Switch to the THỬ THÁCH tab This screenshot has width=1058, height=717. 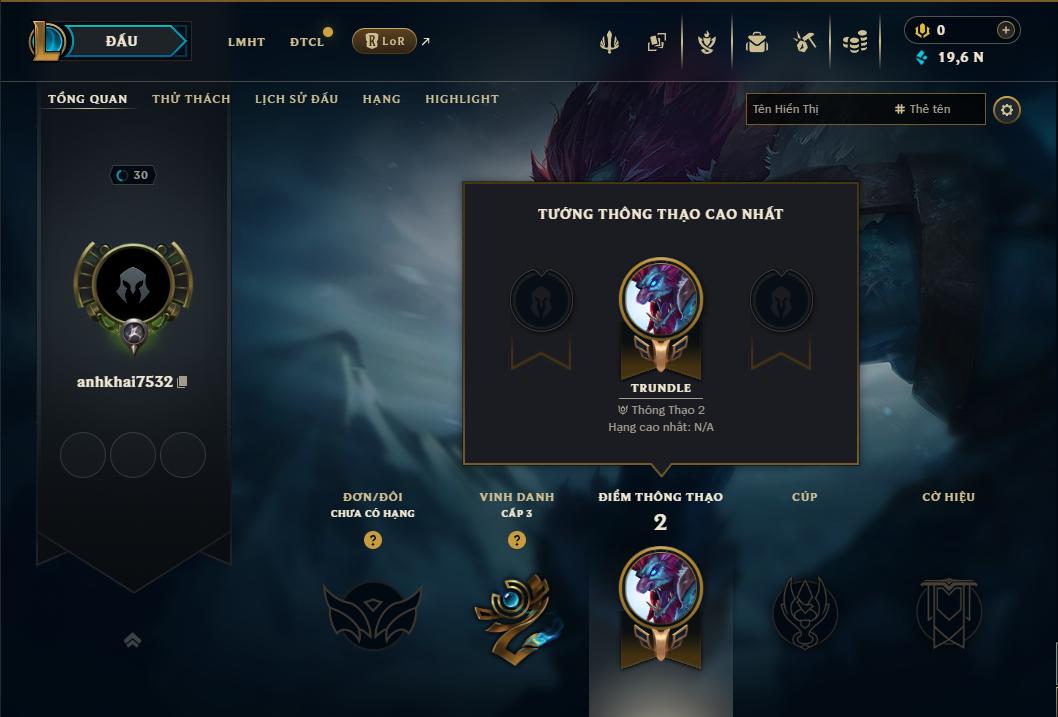191,99
